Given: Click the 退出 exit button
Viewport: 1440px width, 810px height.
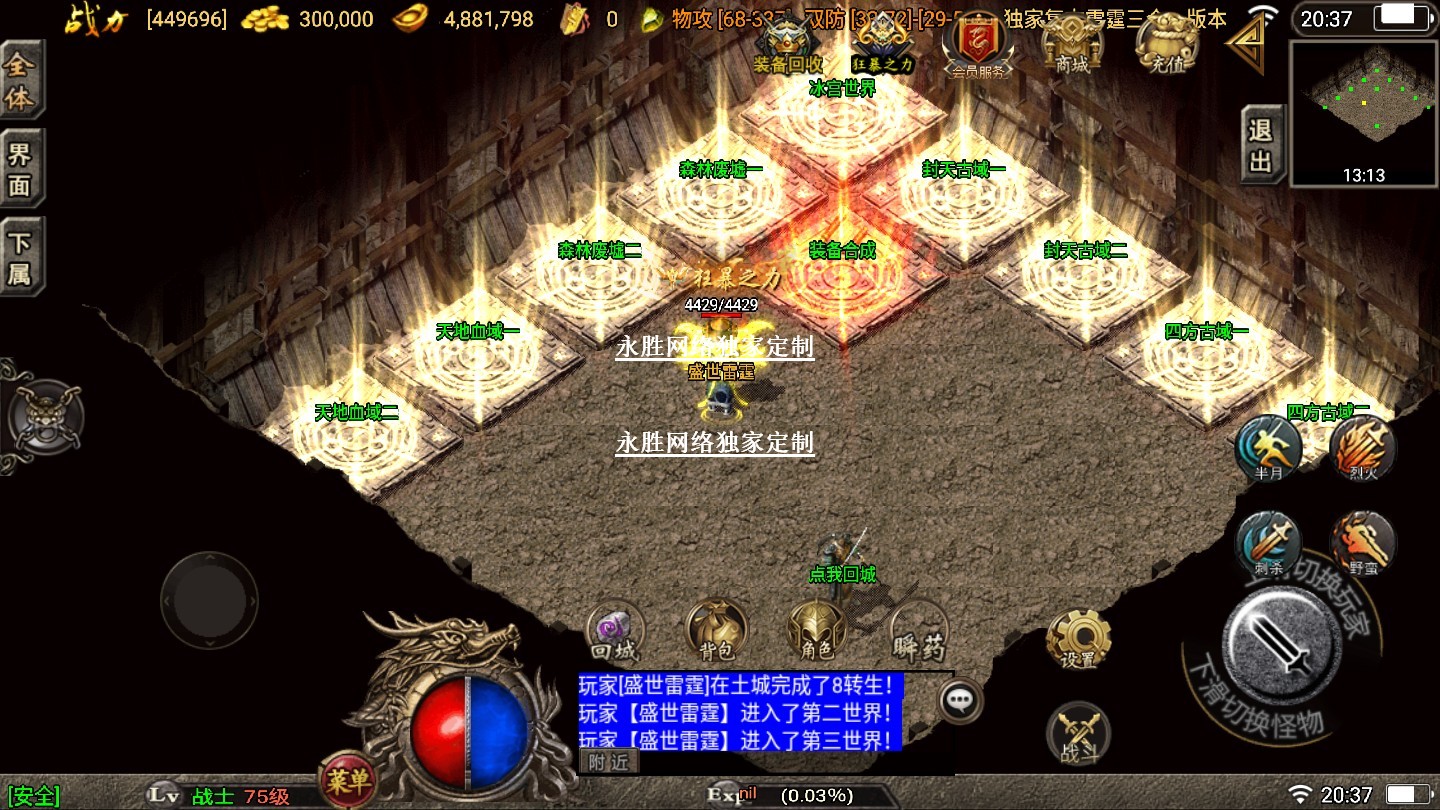Looking at the screenshot, I should 1262,145.
